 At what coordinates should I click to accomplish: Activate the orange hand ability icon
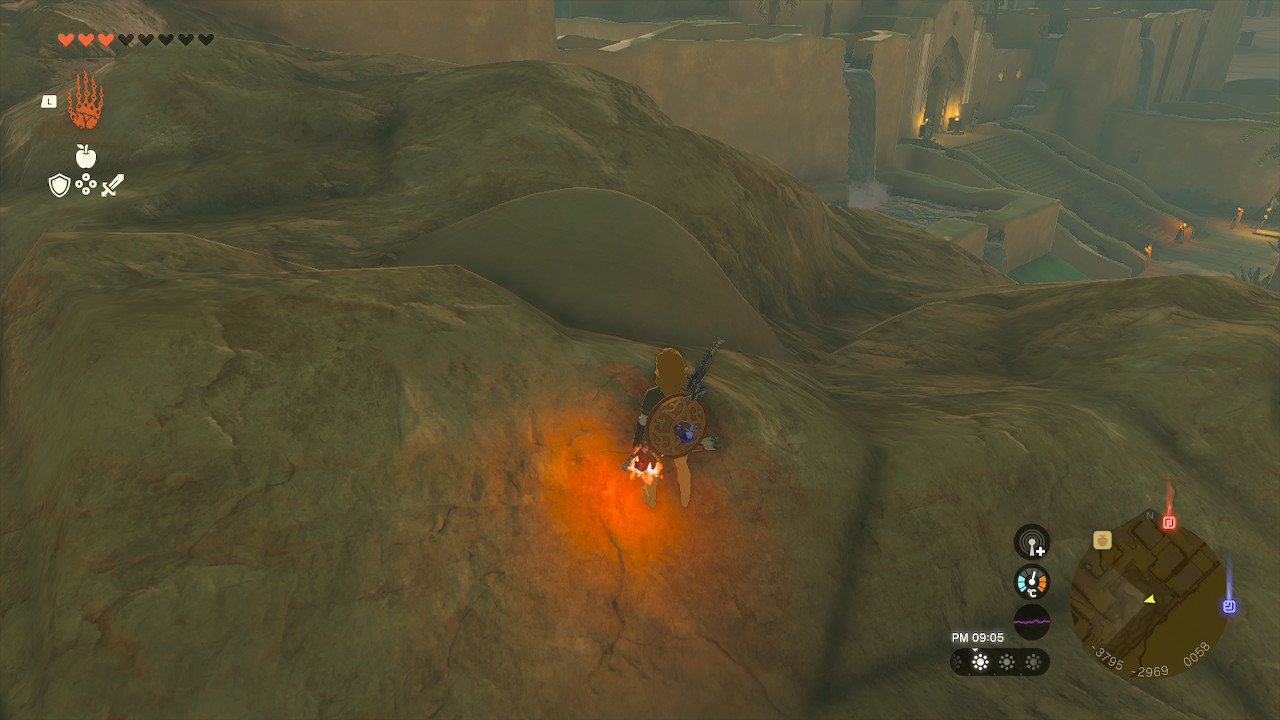pos(85,101)
